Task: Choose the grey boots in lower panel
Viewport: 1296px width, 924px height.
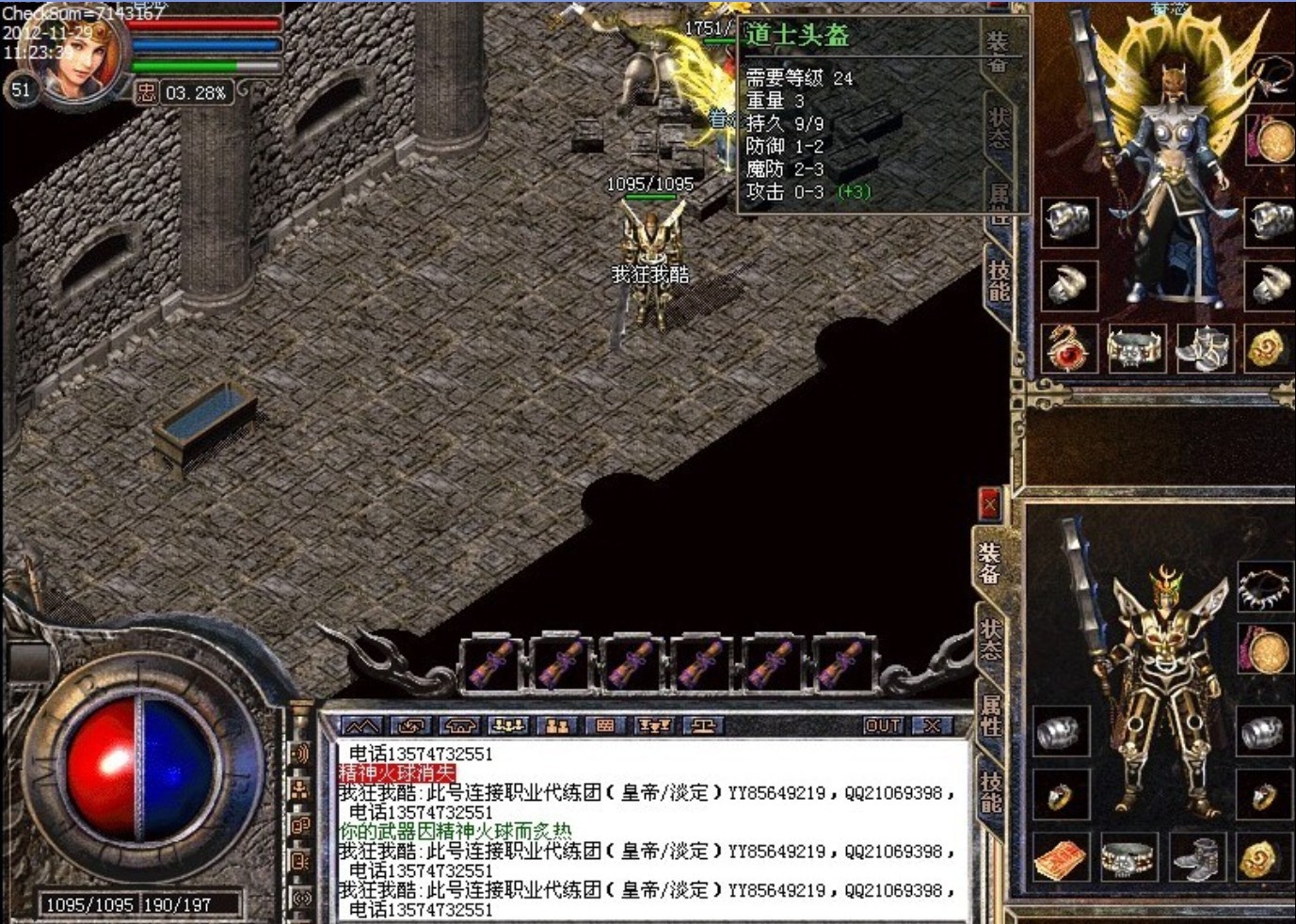Action: click(1198, 858)
